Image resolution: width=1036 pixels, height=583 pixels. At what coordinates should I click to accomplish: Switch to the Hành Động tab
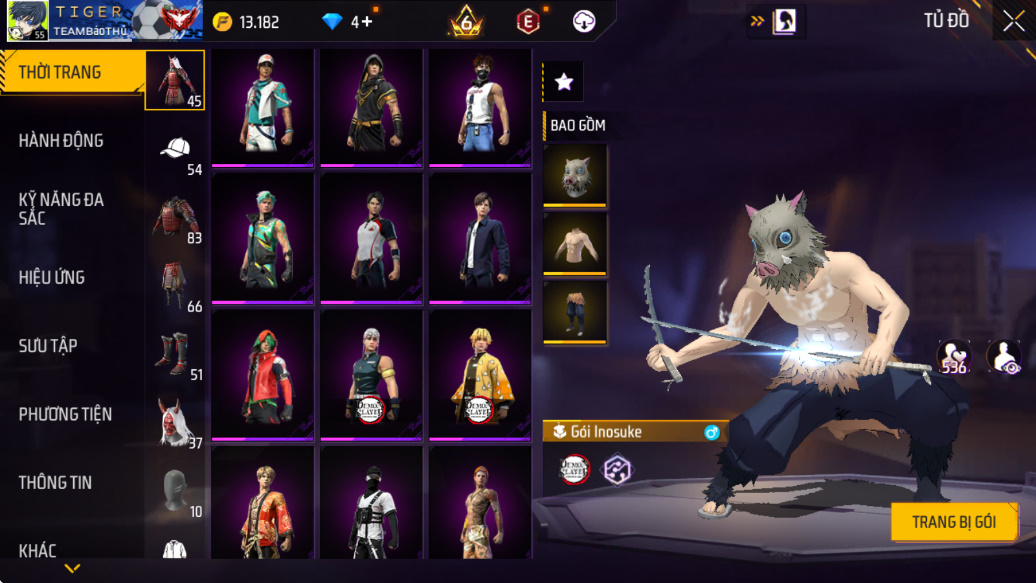coord(61,141)
